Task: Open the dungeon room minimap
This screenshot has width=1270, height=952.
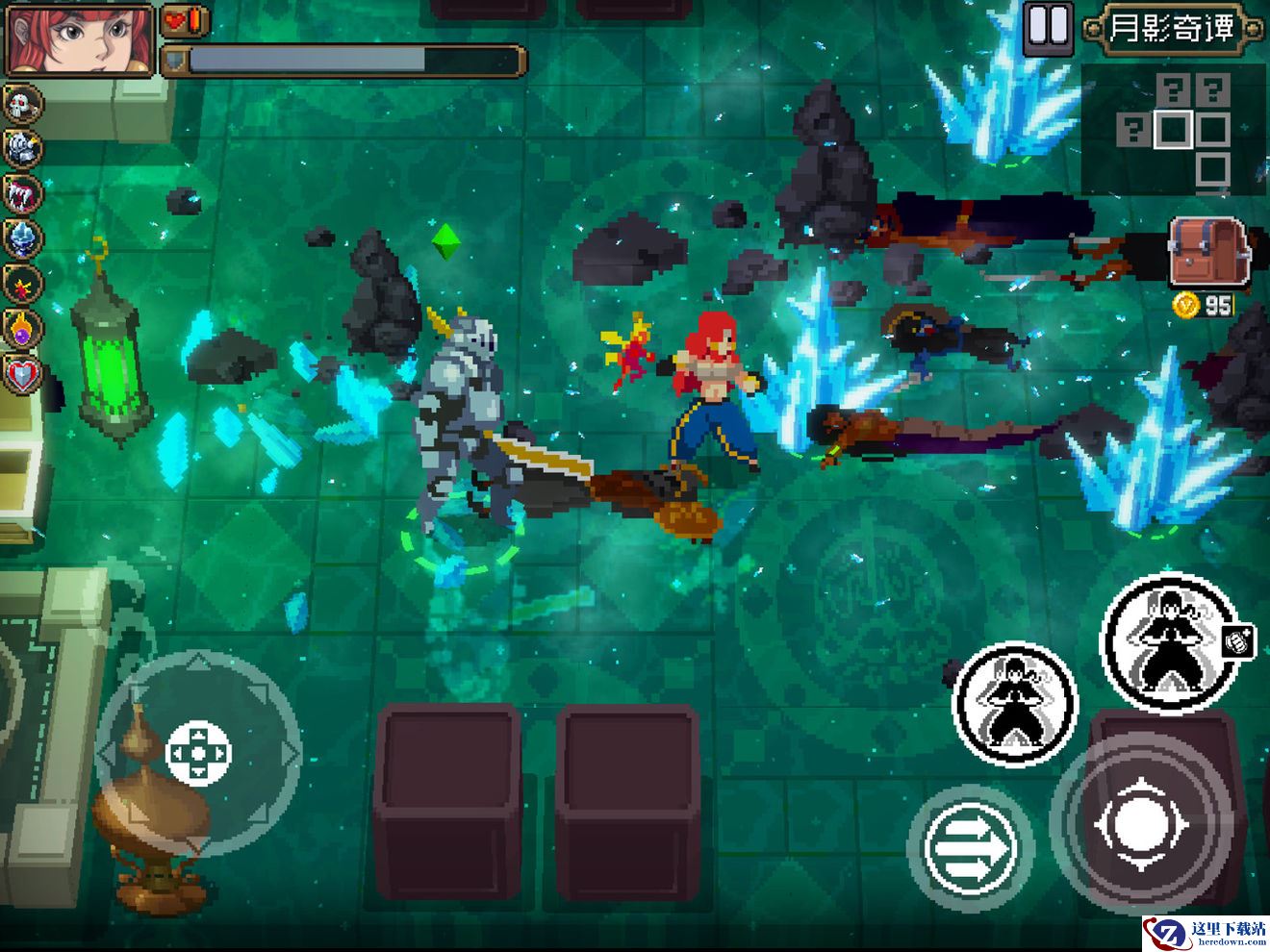Action: (x=1176, y=129)
